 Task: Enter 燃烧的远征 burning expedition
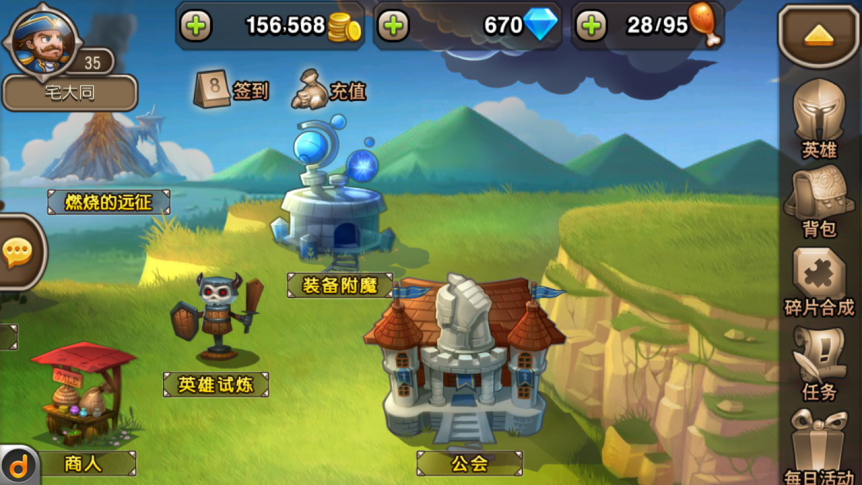(x=108, y=202)
